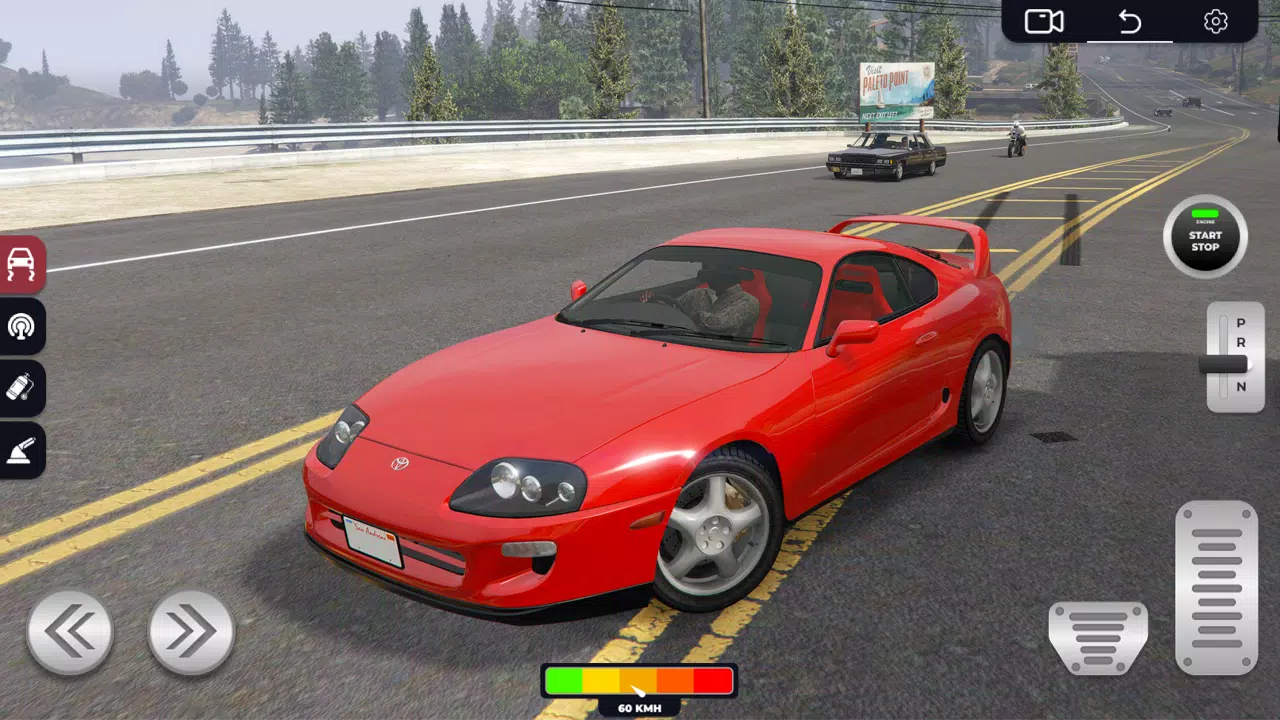Steer left using the left arrow control
Image resolution: width=1280 pixels, height=720 pixels.
coord(70,630)
